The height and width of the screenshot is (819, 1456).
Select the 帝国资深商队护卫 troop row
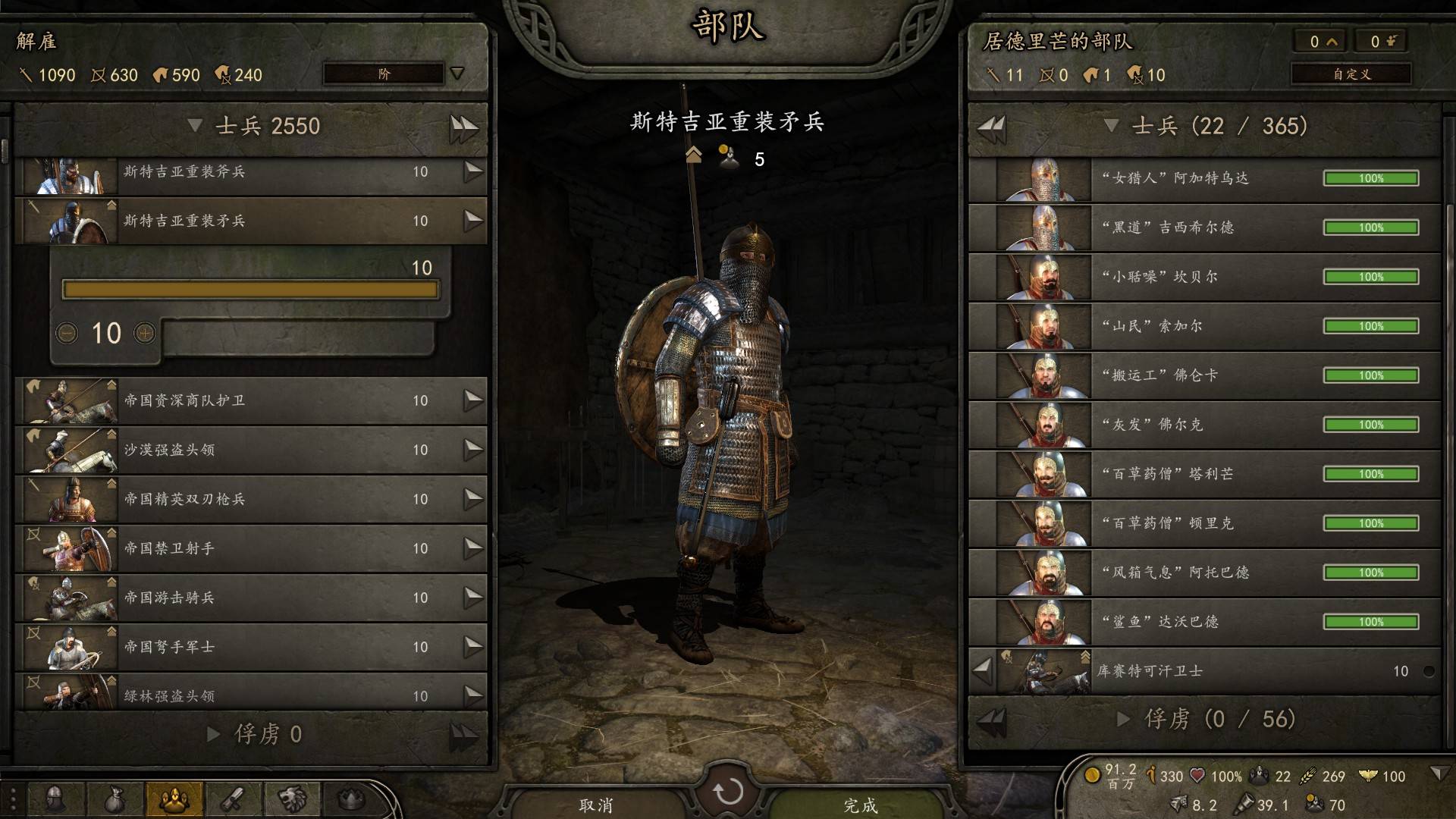coord(250,400)
